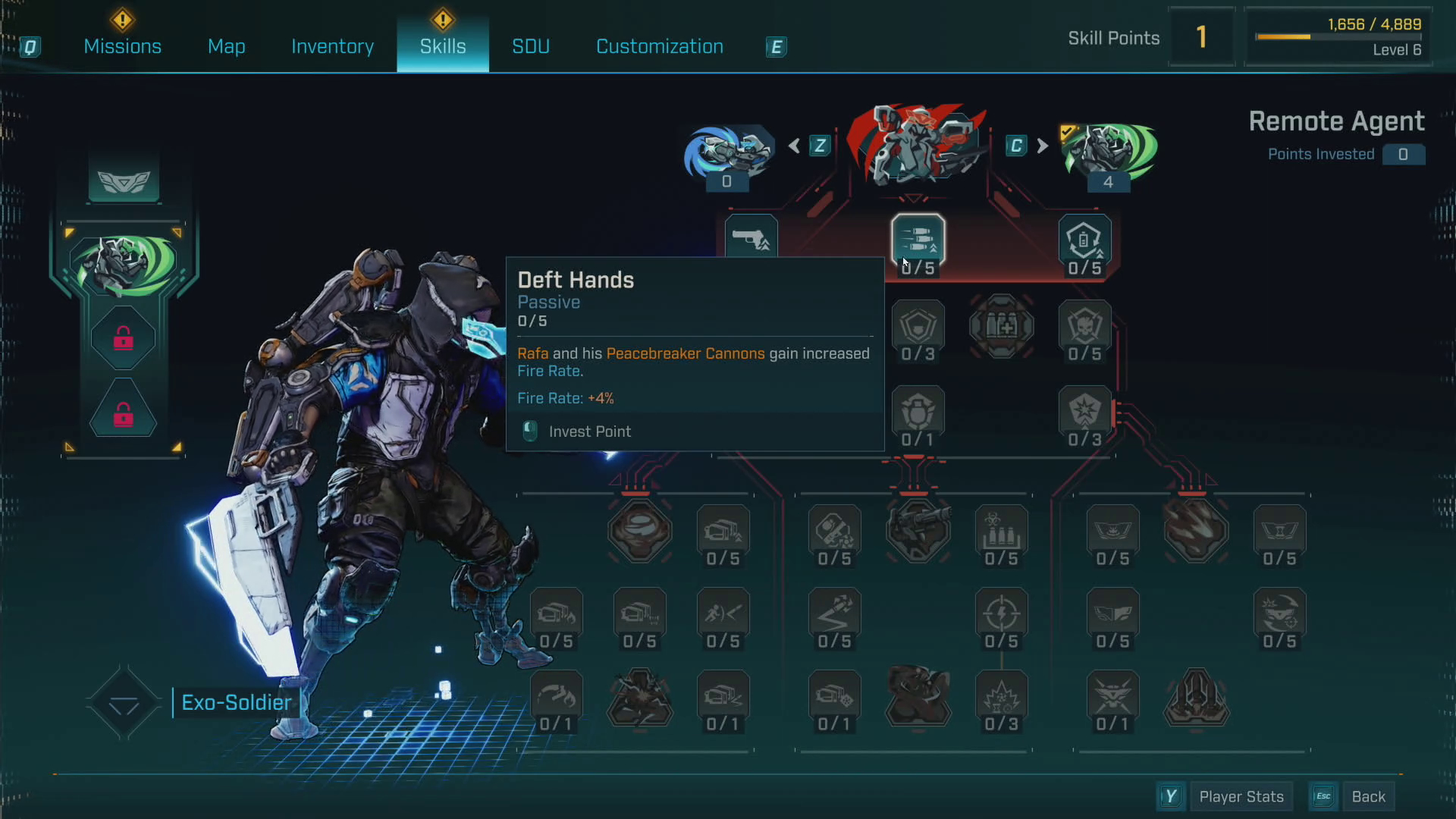Open the Customization tab
The image size is (1456, 819).
660,46
